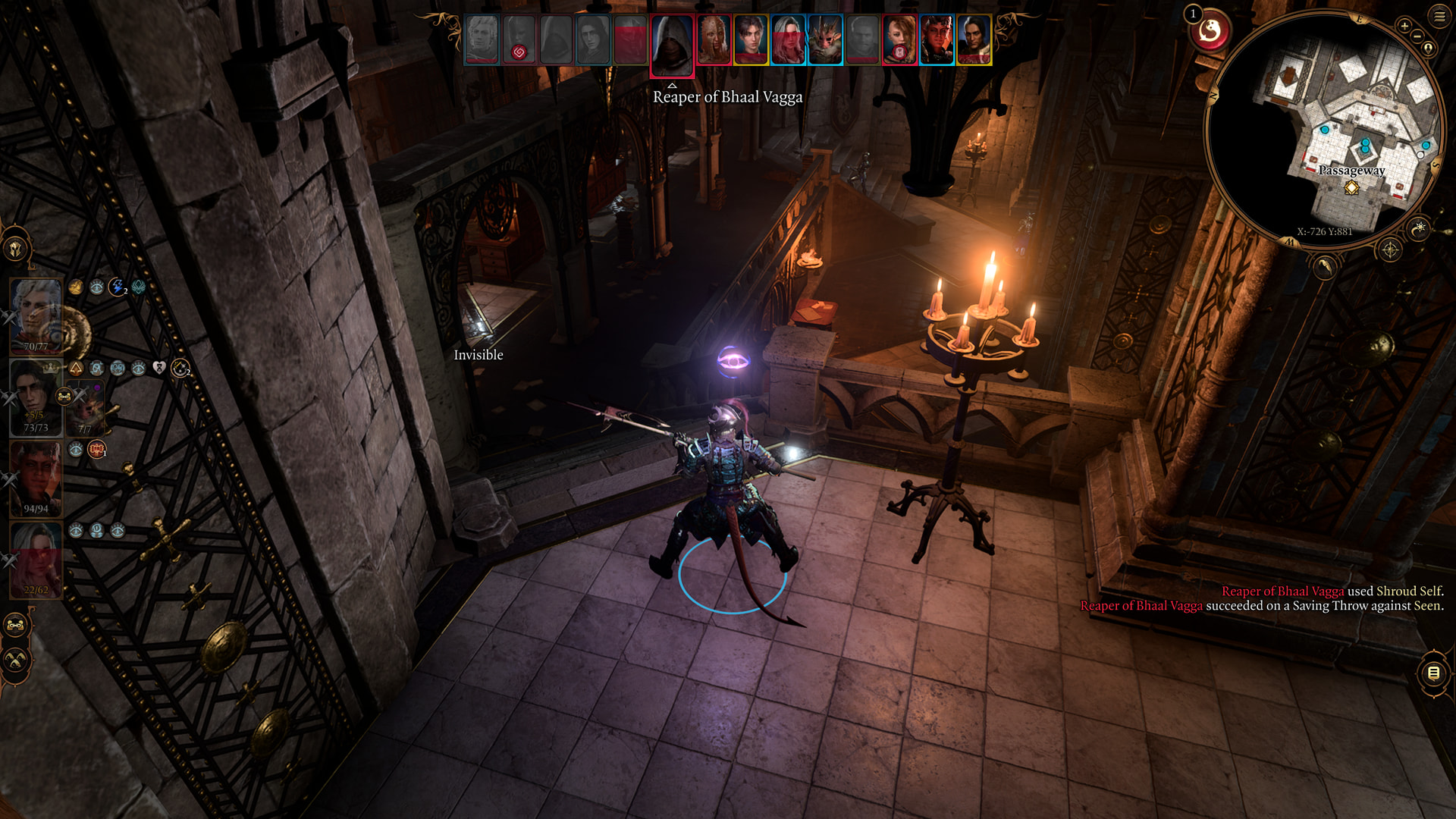Click the crossed-tools button below party portraits
This screenshot has width=1456, height=819.
16,661
